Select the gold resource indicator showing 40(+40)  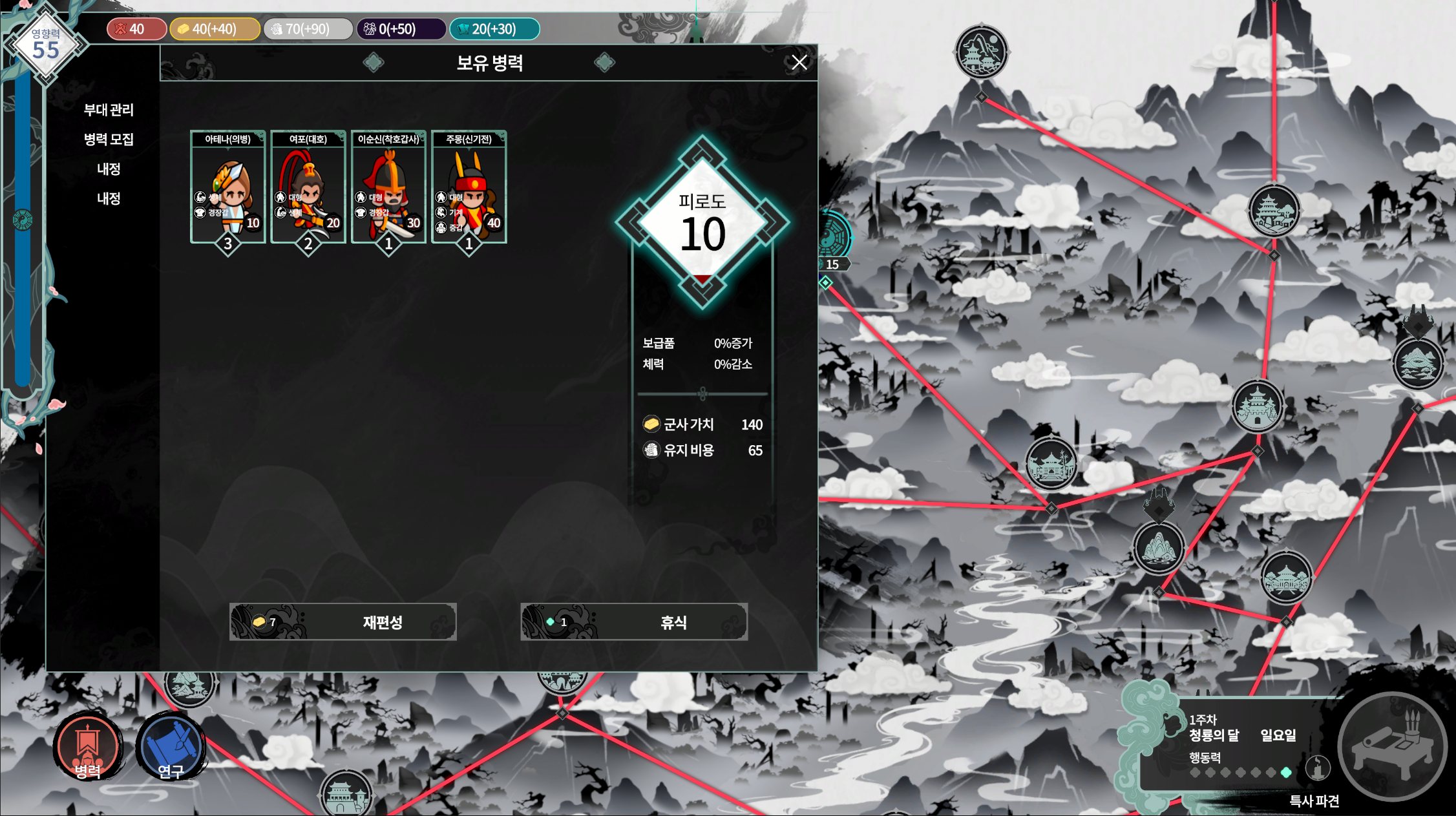point(215,28)
